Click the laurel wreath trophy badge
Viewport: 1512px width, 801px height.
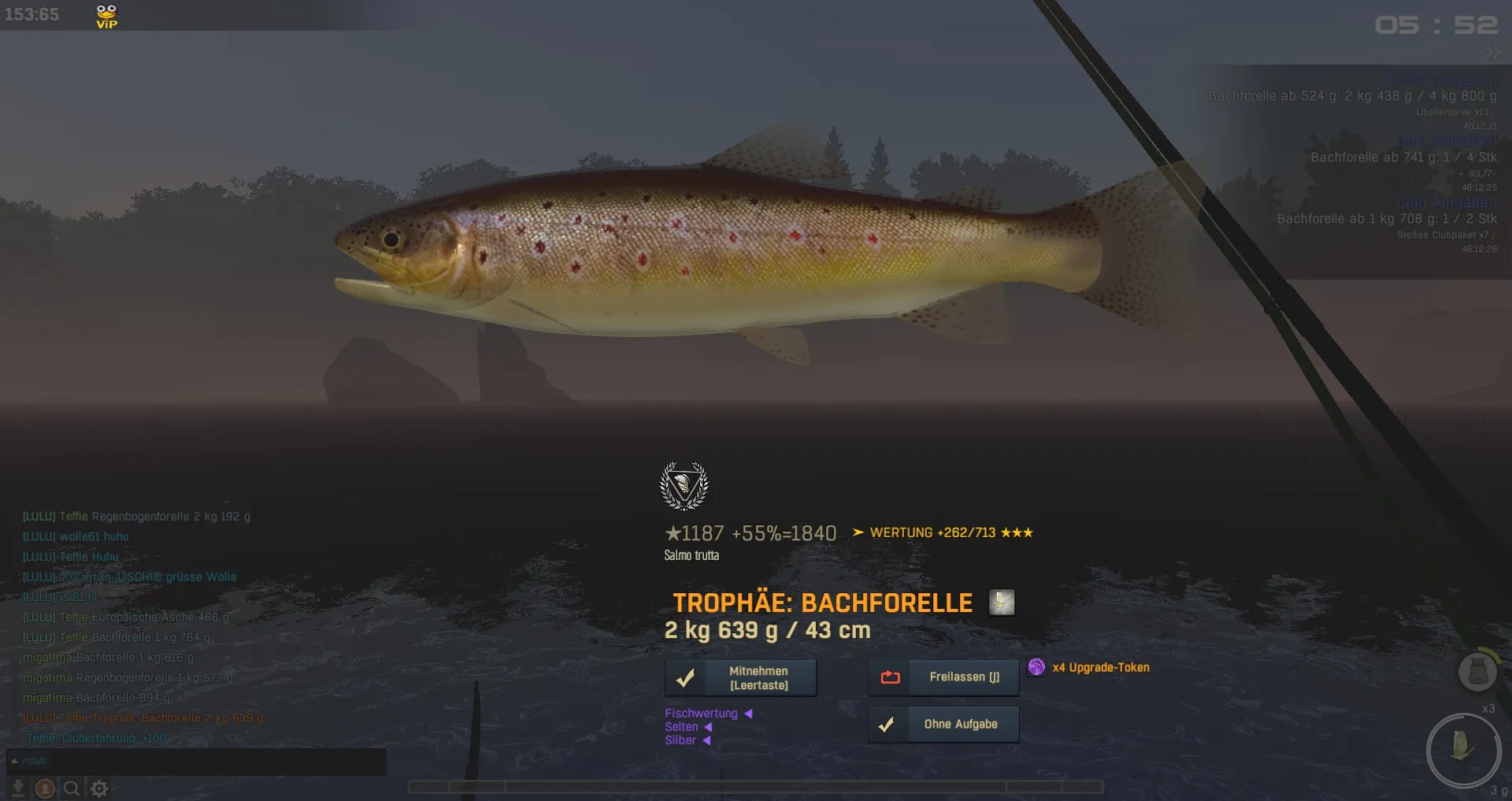(x=684, y=486)
